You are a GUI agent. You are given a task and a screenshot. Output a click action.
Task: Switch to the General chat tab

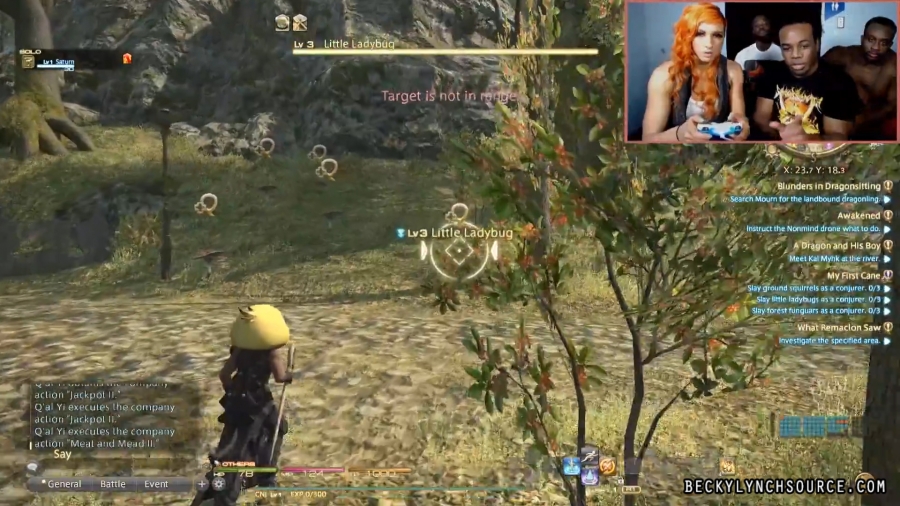tap(62, 484)
